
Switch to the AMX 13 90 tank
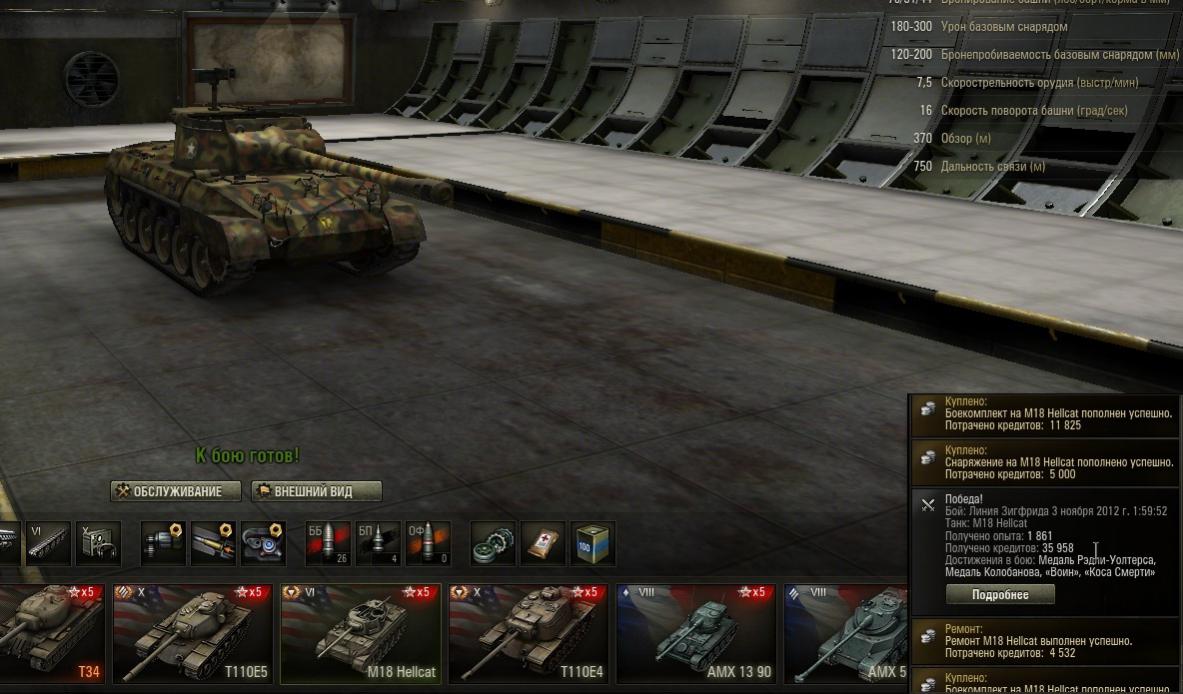[696, 633]
